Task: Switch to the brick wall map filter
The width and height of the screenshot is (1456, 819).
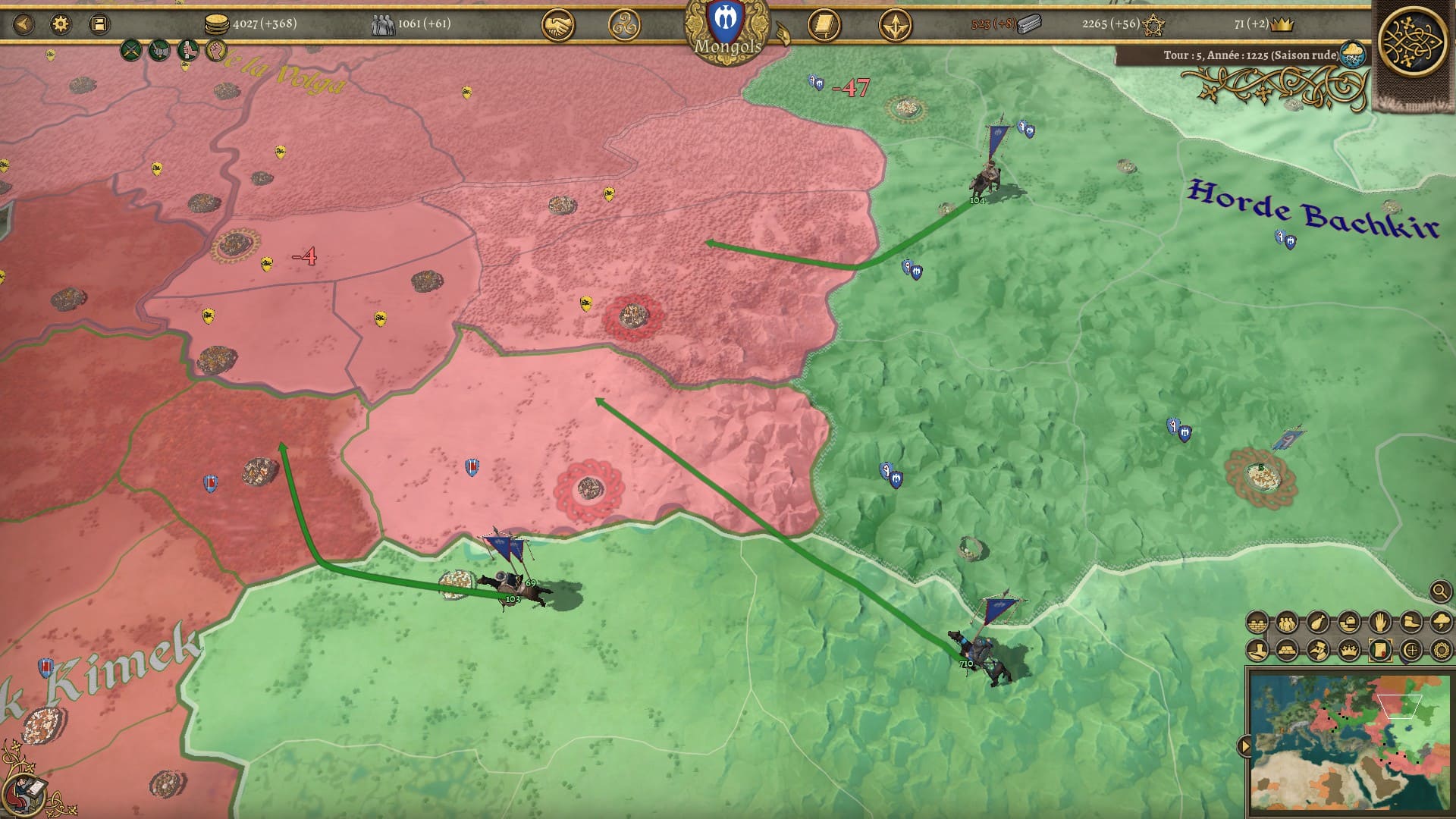Action: pos(1257,623)
